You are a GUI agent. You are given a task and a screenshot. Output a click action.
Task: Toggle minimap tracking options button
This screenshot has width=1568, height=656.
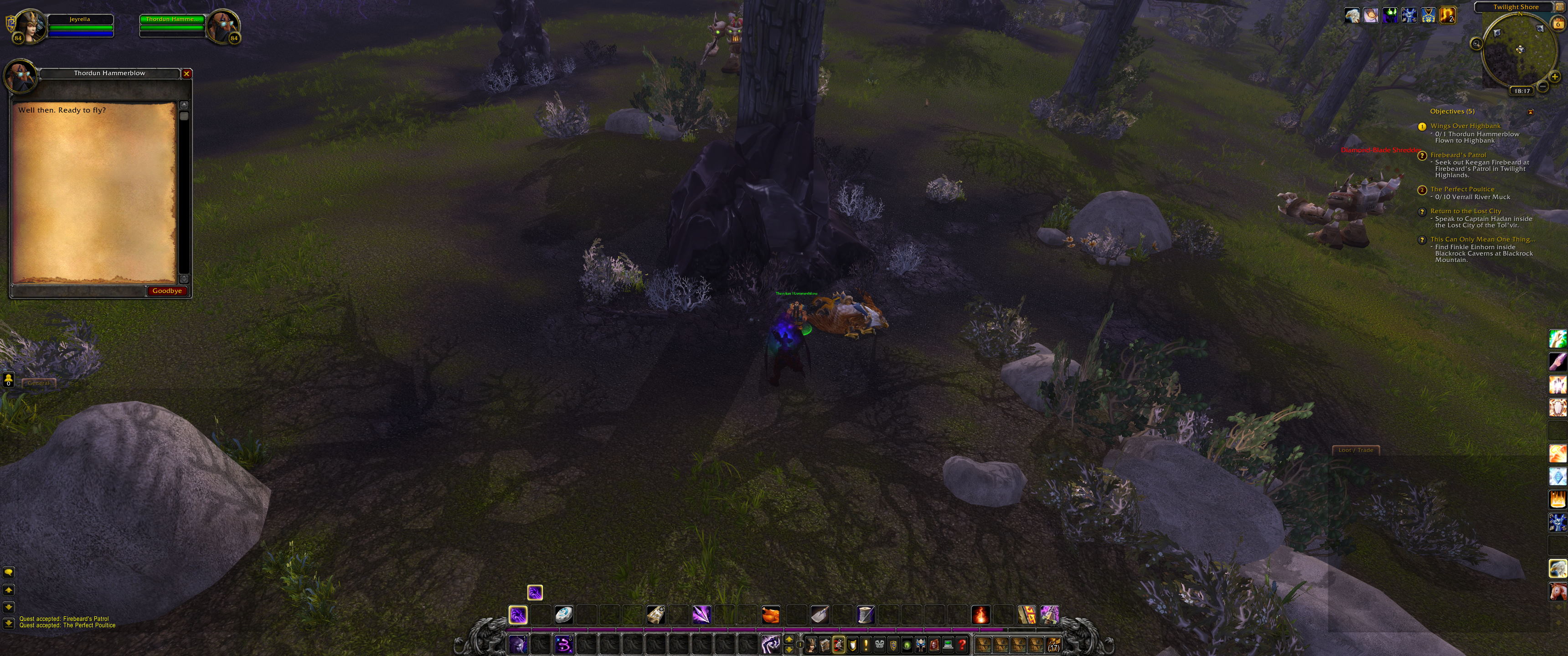(1477, 43)
